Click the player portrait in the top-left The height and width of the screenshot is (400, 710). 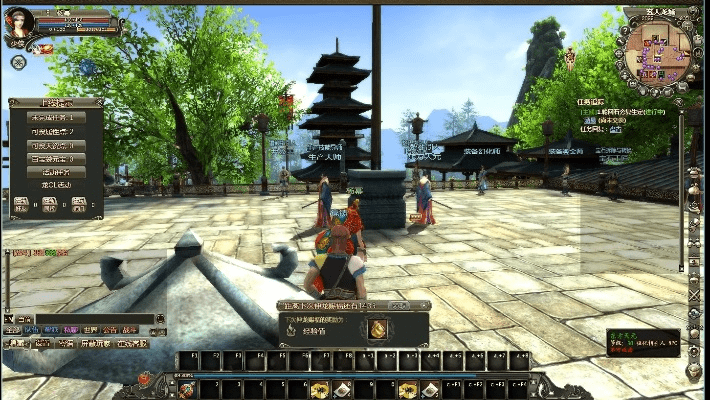(20, 21)
